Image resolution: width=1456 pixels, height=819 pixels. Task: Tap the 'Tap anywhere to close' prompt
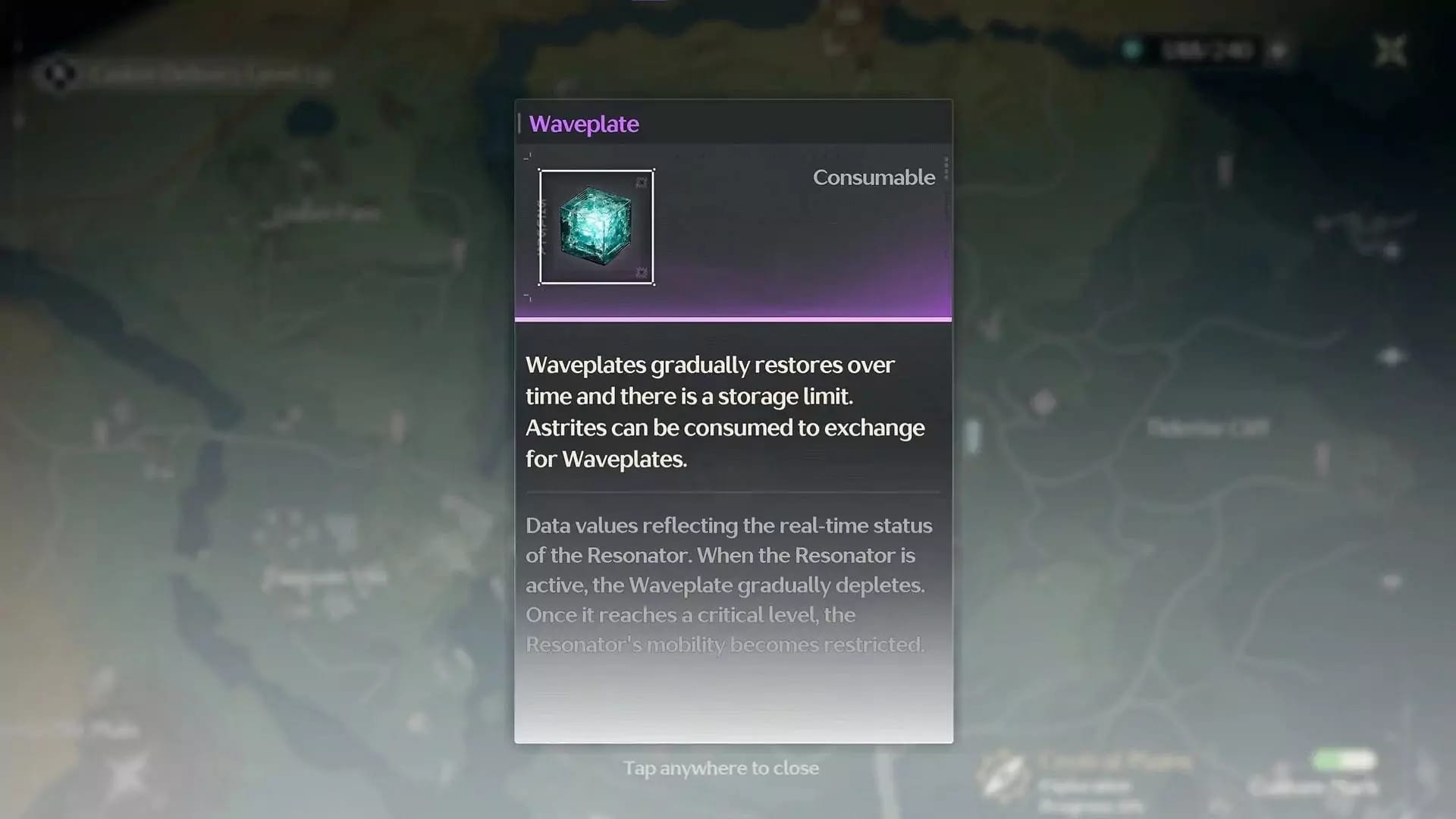[720, 768]
